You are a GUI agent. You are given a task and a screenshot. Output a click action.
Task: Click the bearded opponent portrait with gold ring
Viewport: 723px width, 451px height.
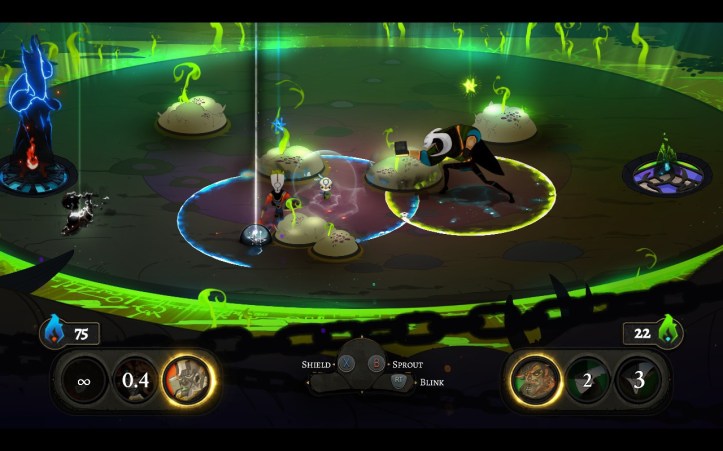[535, 380]
